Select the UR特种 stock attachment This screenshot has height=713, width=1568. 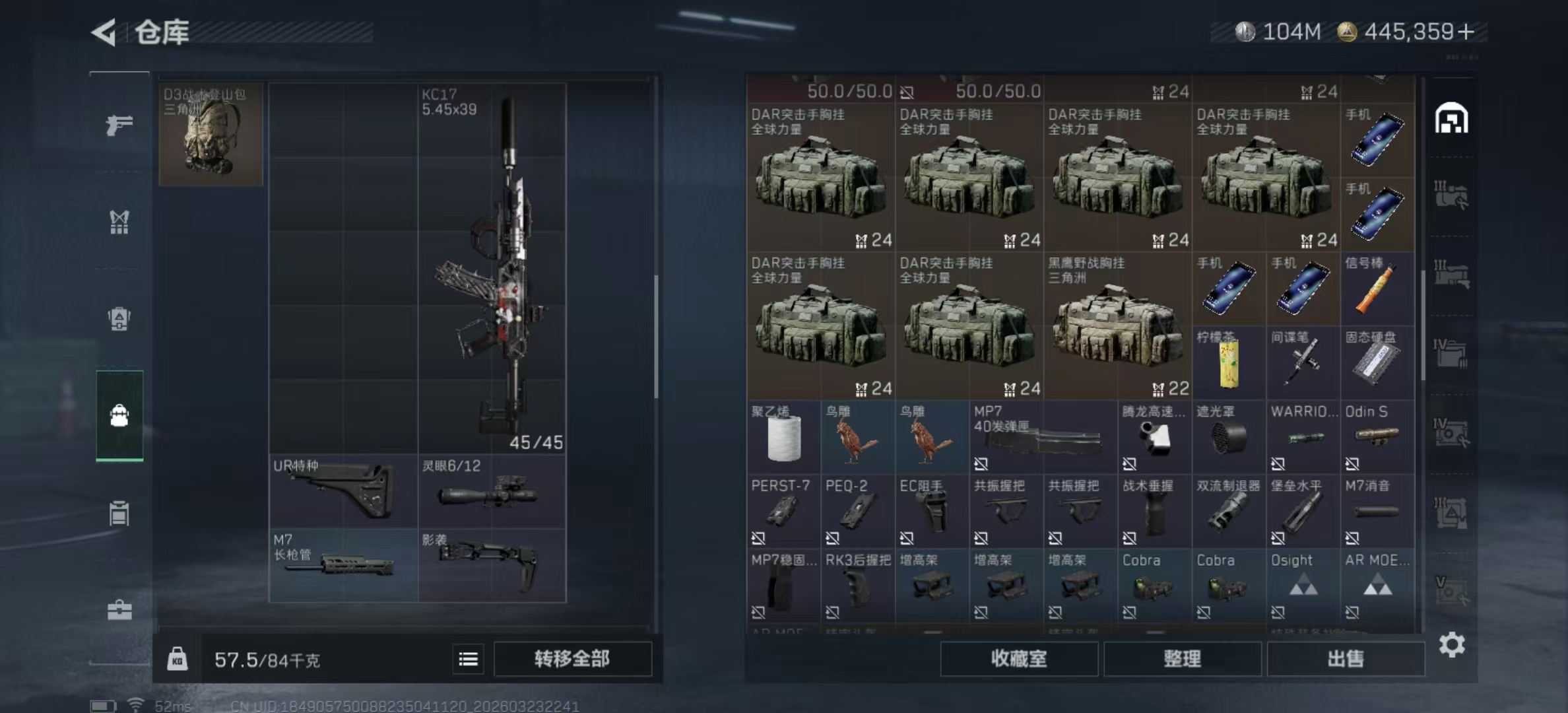tap(343, 491)
